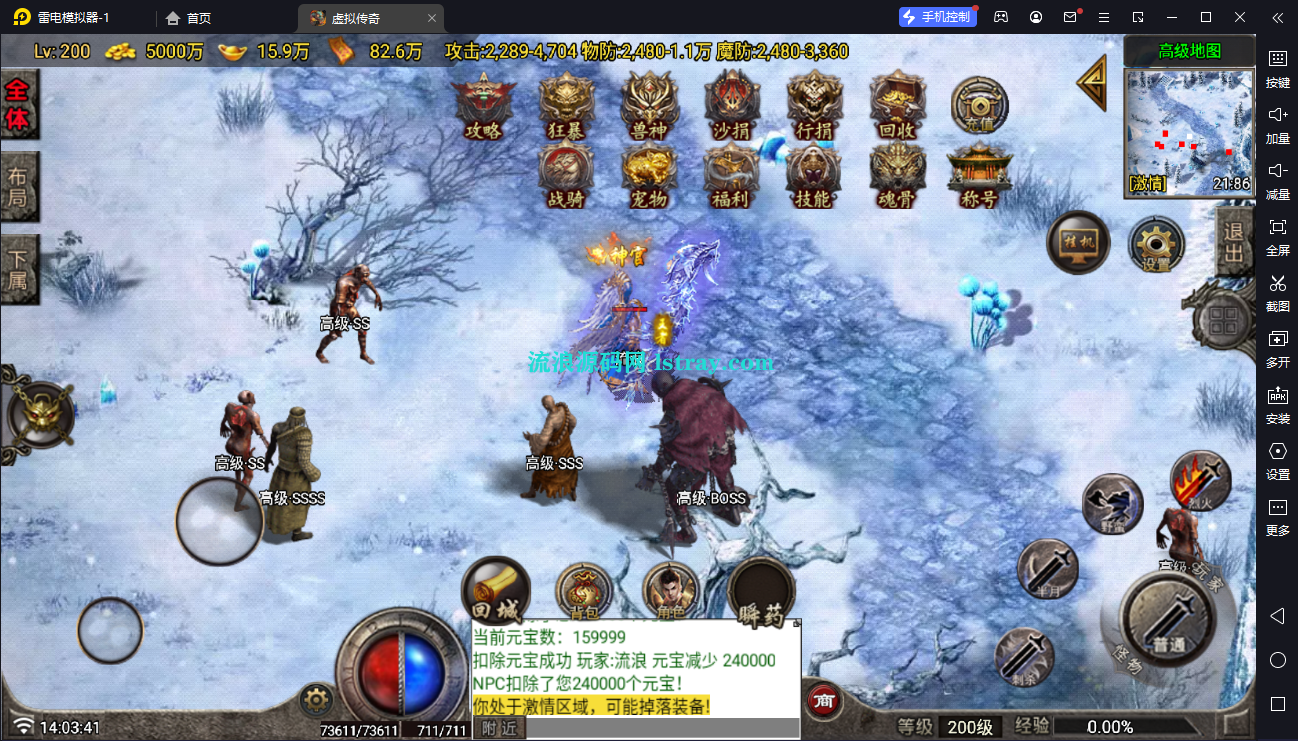This screenshot has height=741, width=1298.
Task: Toggle 挂机 auto-battle monitor button
Action: 1078,243
